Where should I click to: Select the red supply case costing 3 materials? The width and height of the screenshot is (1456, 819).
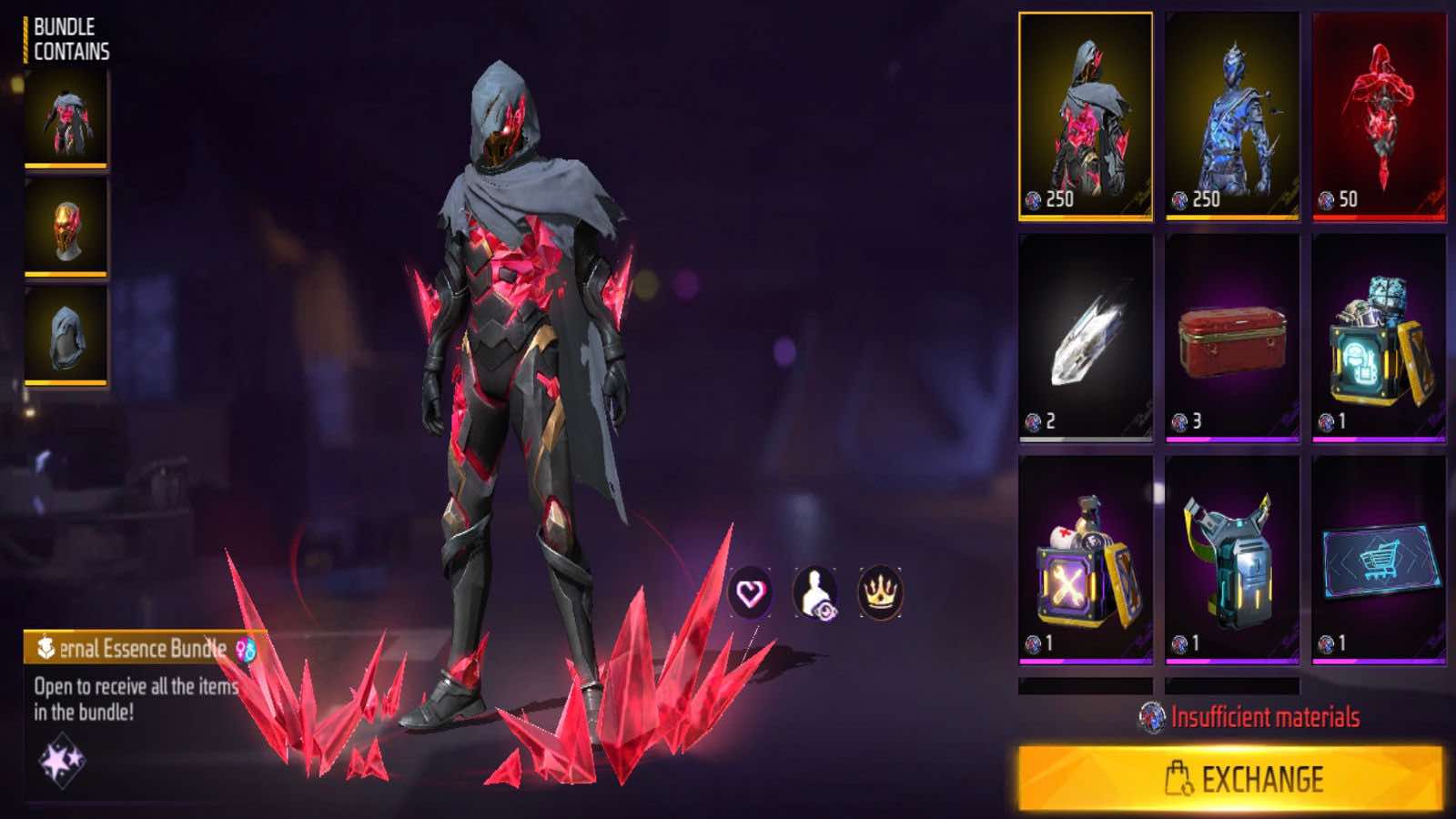tap(1235, 341)
